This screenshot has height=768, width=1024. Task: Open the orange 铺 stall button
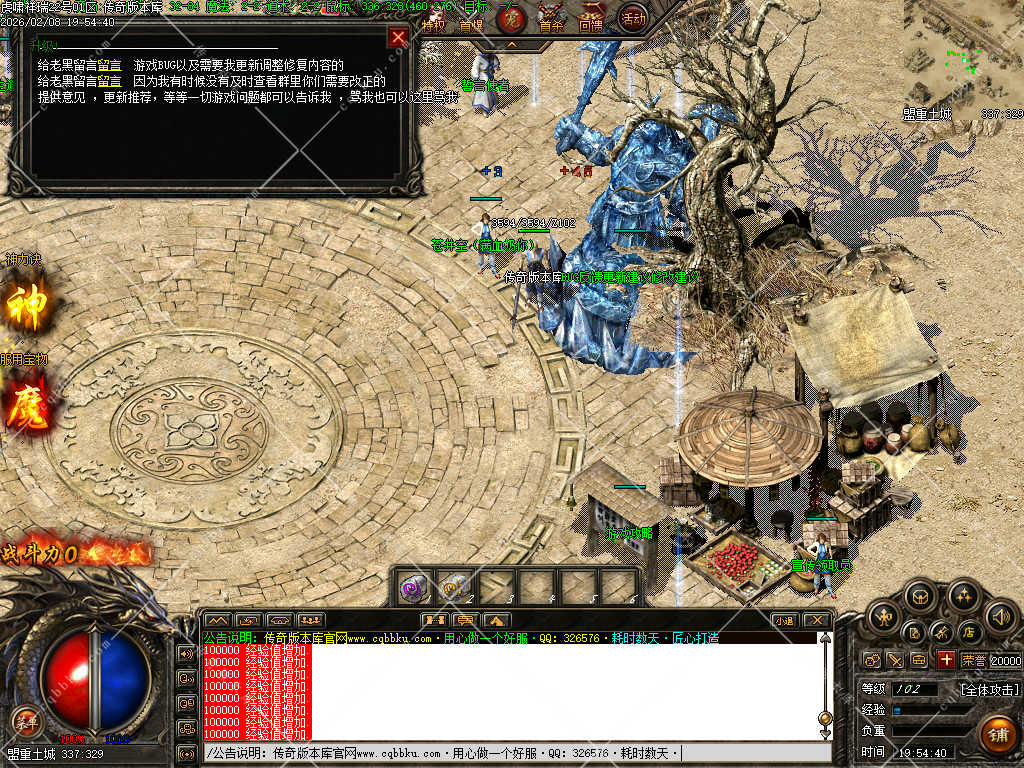point(997,735)
